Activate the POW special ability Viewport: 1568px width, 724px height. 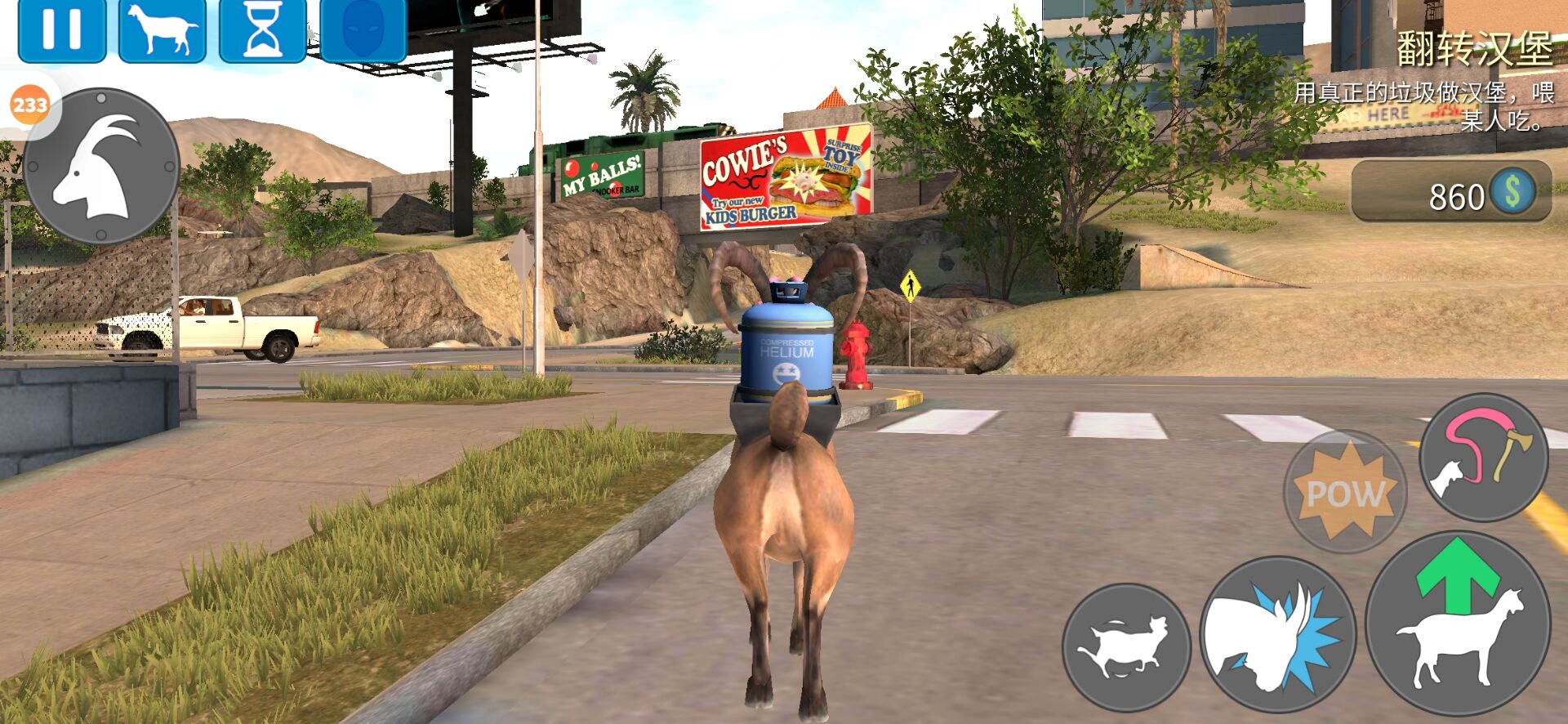click(1345, 491)
